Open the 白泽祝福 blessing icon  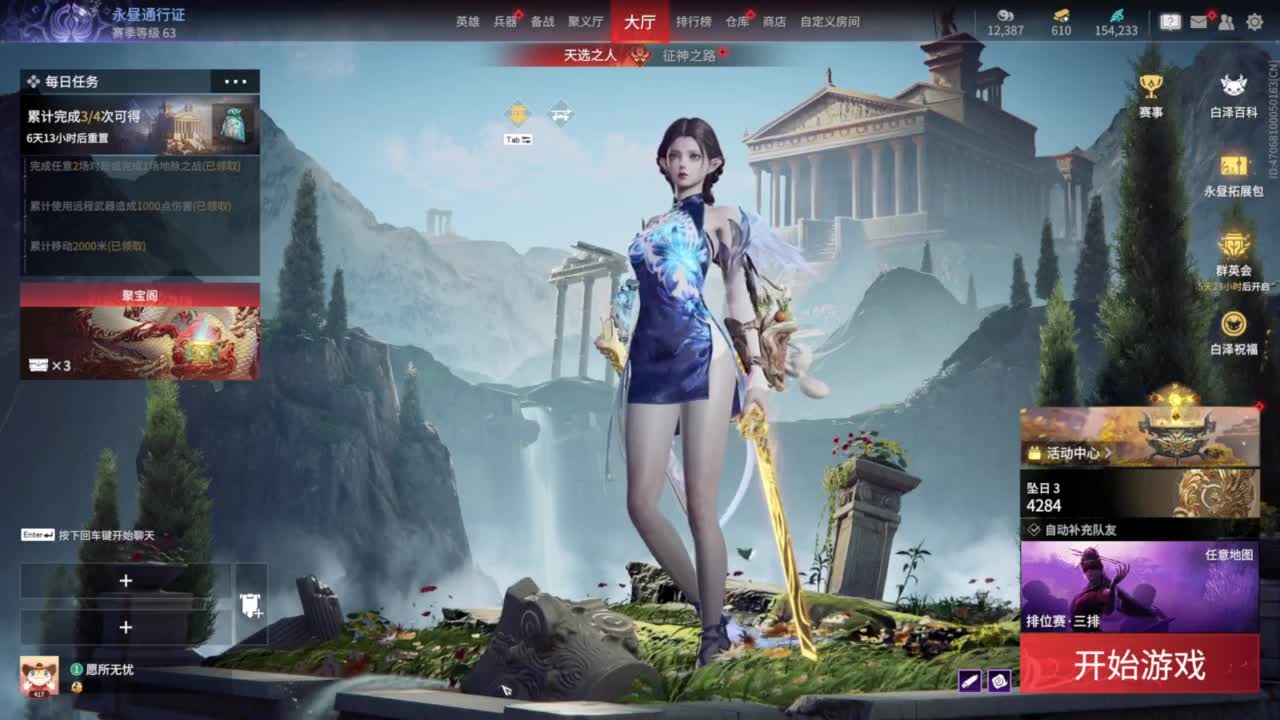click(x=1233, y=325)
